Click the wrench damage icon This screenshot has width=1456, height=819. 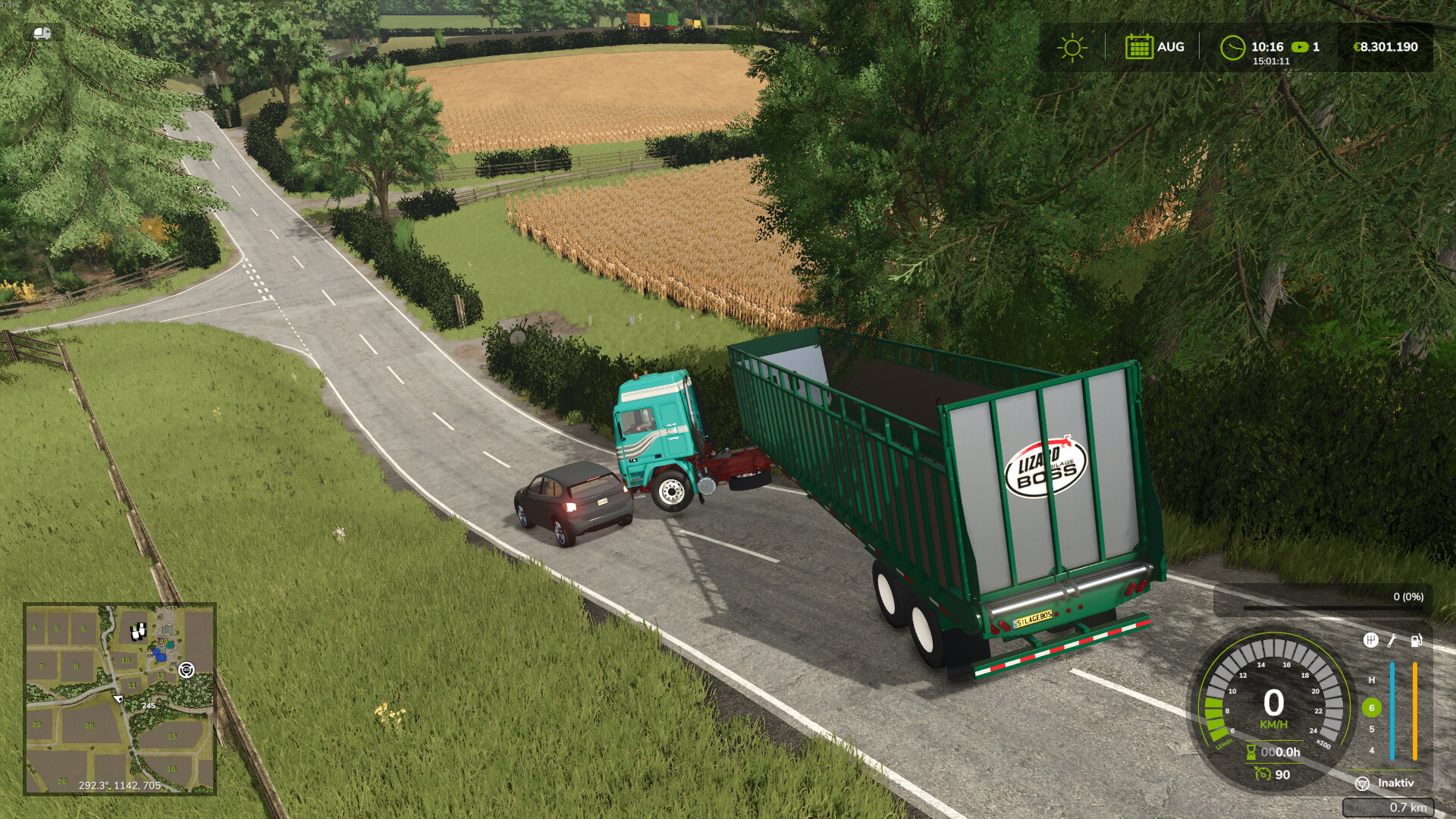click(1392, 641)
